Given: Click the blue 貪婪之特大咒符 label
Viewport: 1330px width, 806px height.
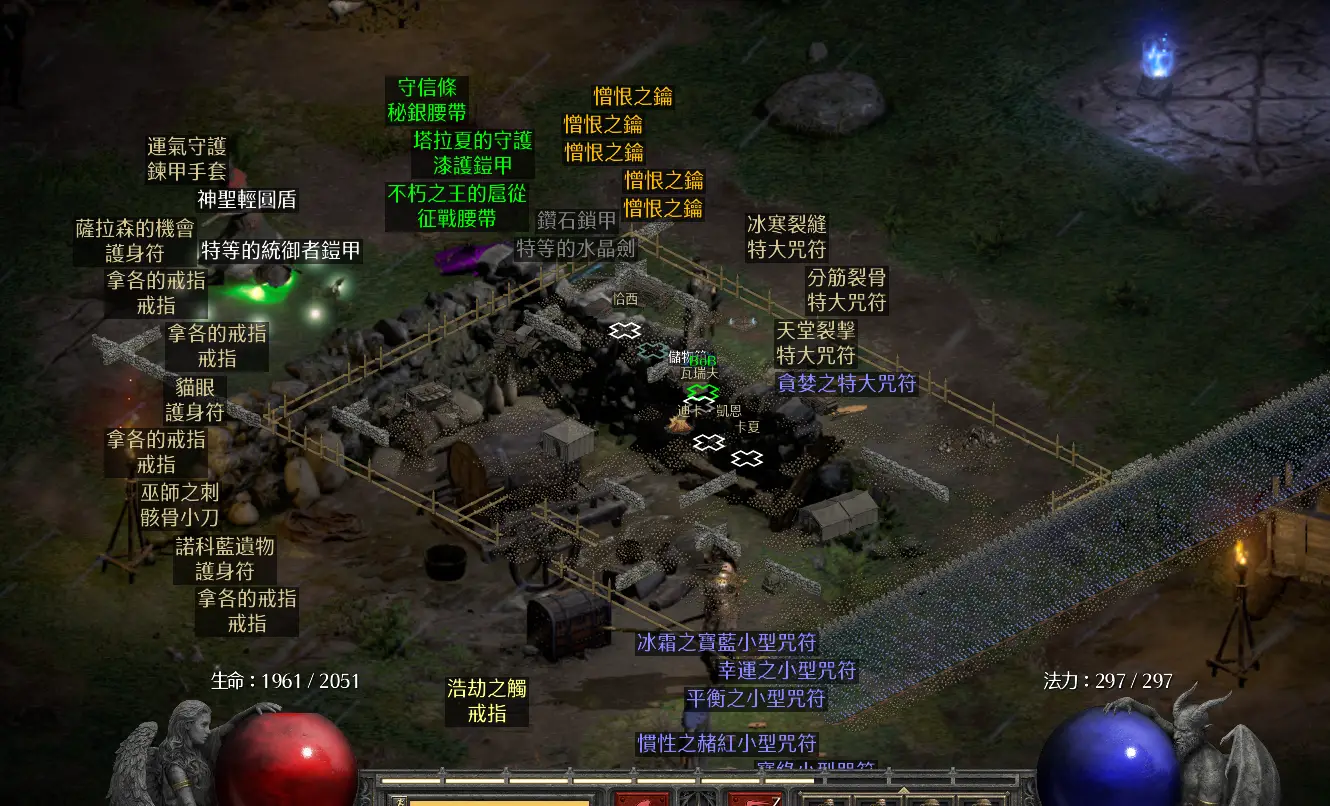Looking at the screenshot, I should click(847, 383).
